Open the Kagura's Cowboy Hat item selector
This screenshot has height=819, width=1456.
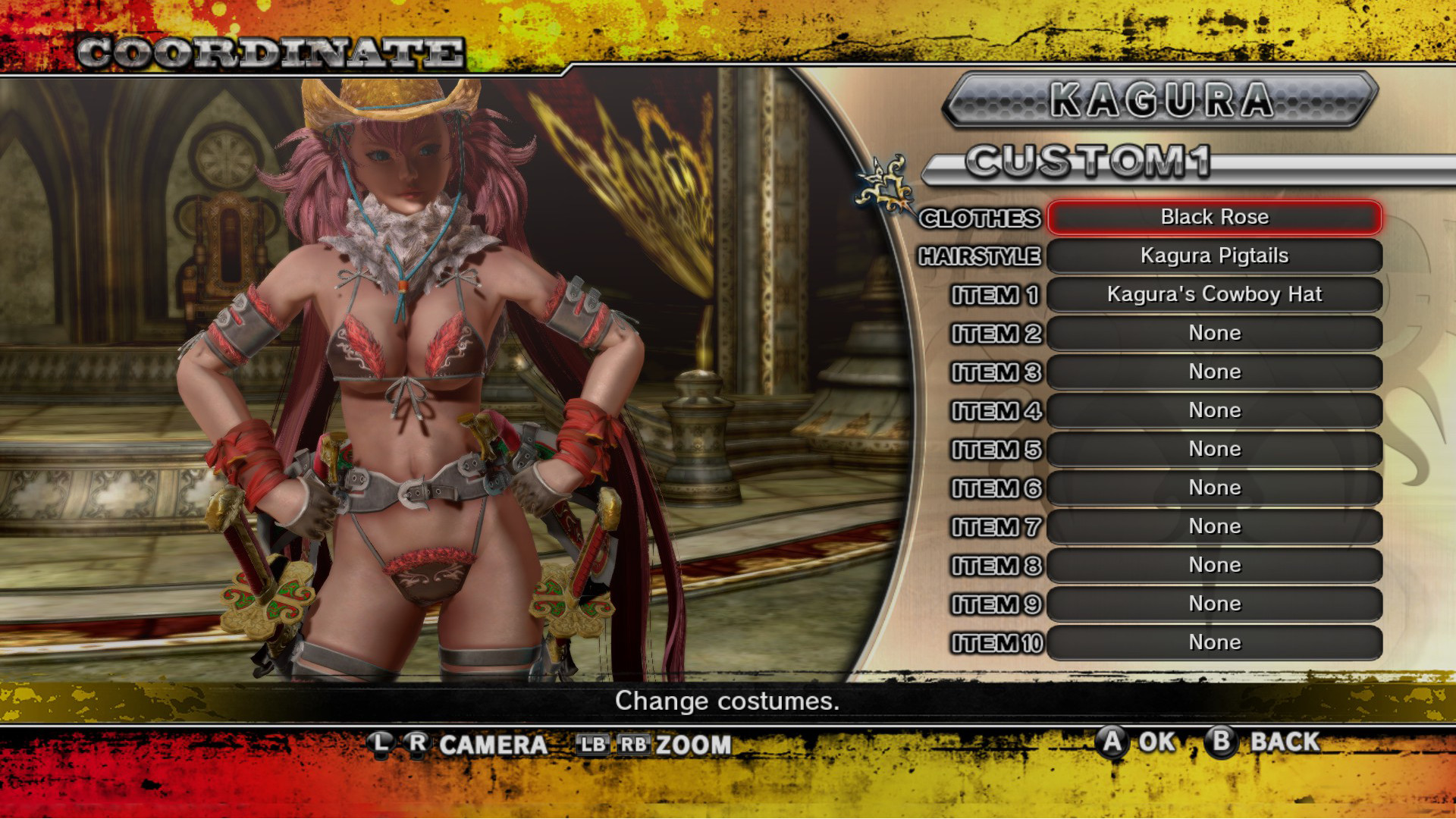(x=1213, y=295)
